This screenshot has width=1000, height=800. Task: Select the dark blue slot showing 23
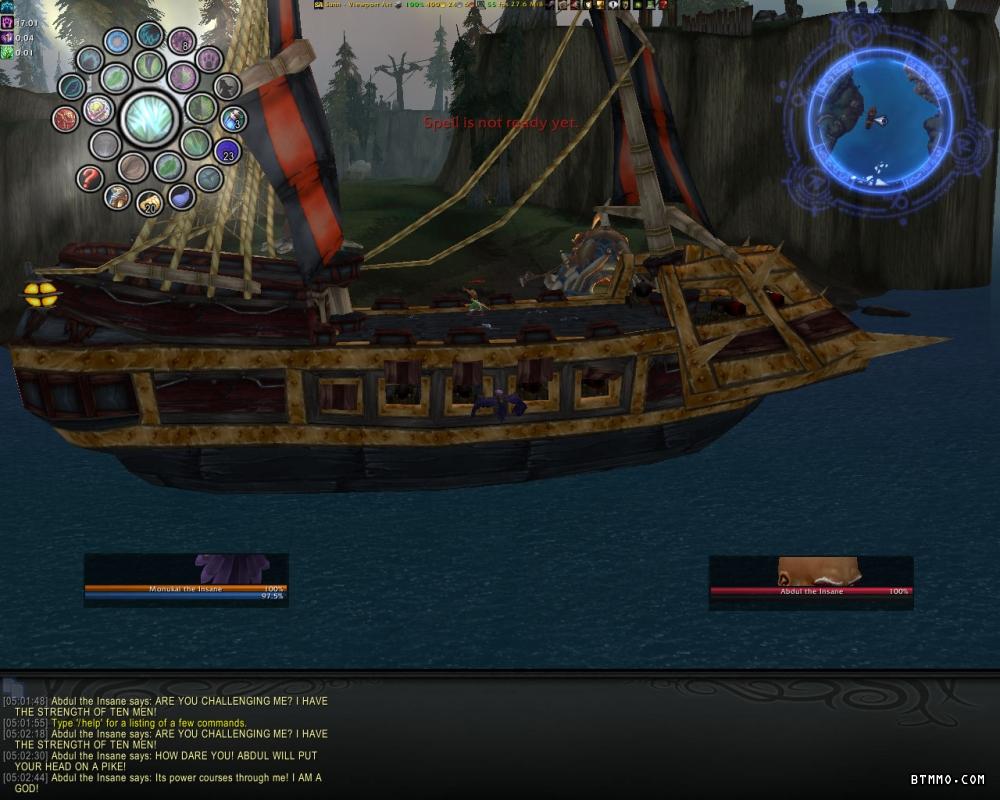tap(228, 152)
